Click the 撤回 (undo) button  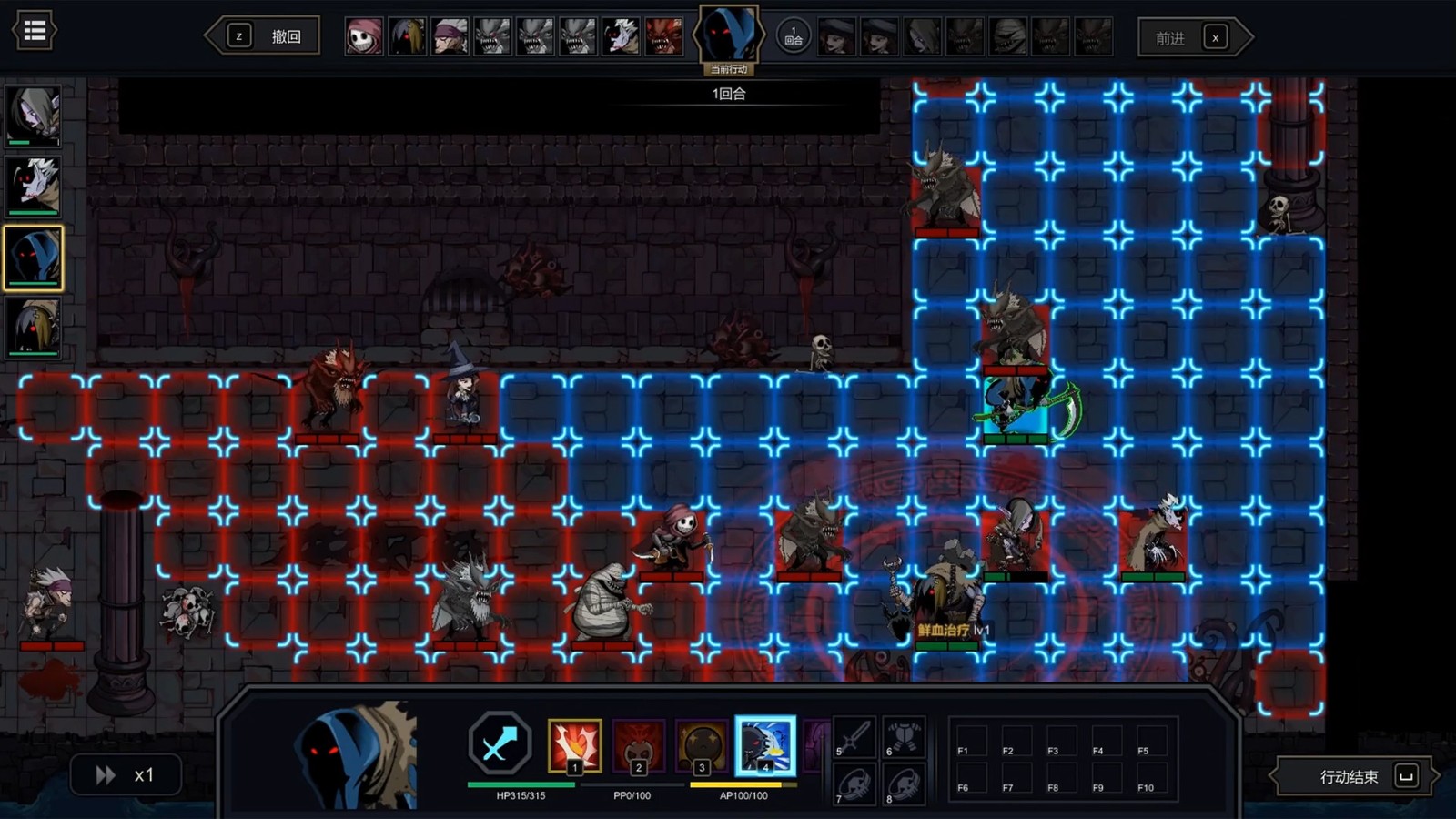tap(264, 36)
